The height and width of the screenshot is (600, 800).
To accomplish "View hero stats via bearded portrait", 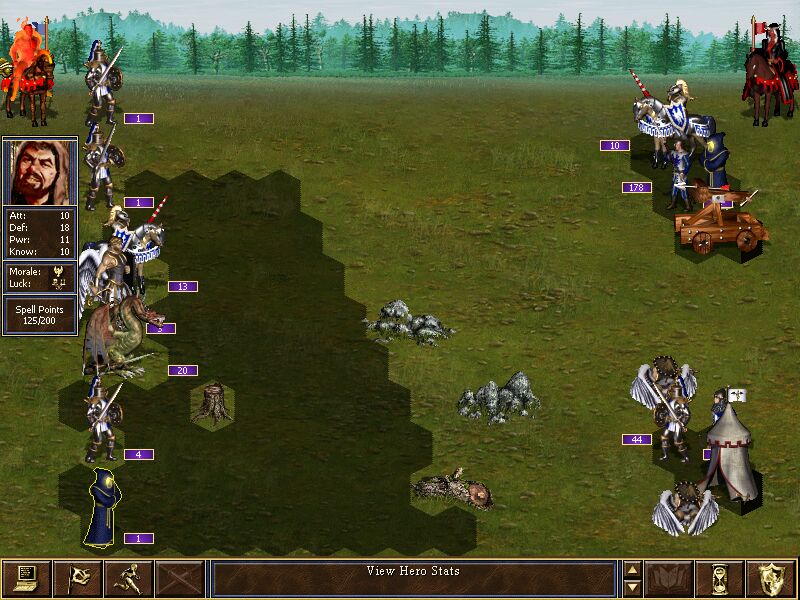I will click(40, 172).
